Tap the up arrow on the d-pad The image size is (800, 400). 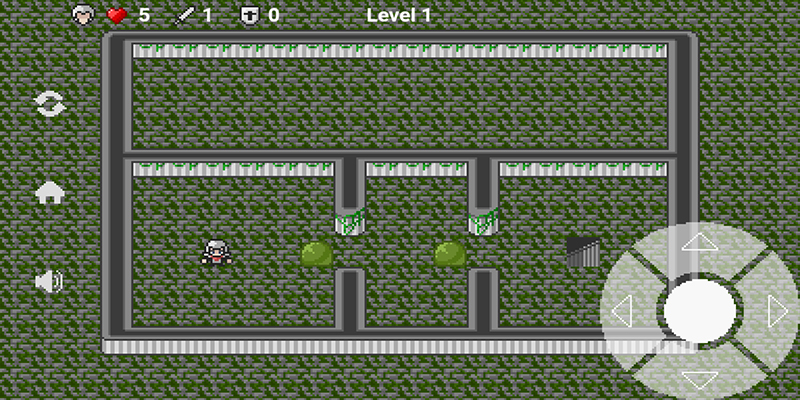click(699, 243)
